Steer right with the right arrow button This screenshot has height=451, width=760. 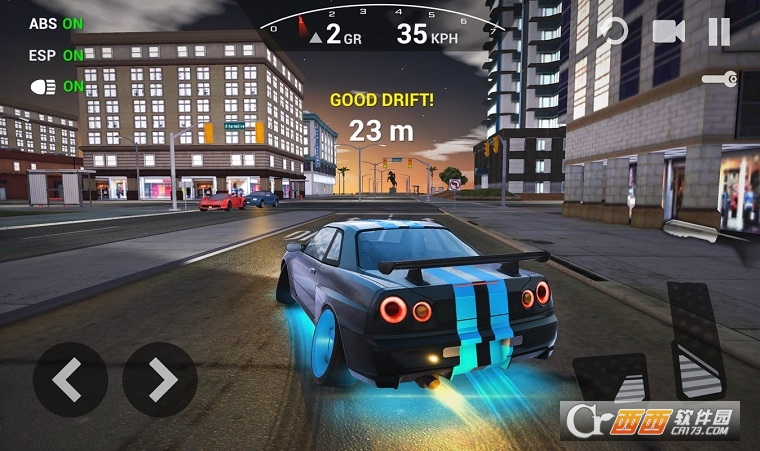[x=160, y=379]
